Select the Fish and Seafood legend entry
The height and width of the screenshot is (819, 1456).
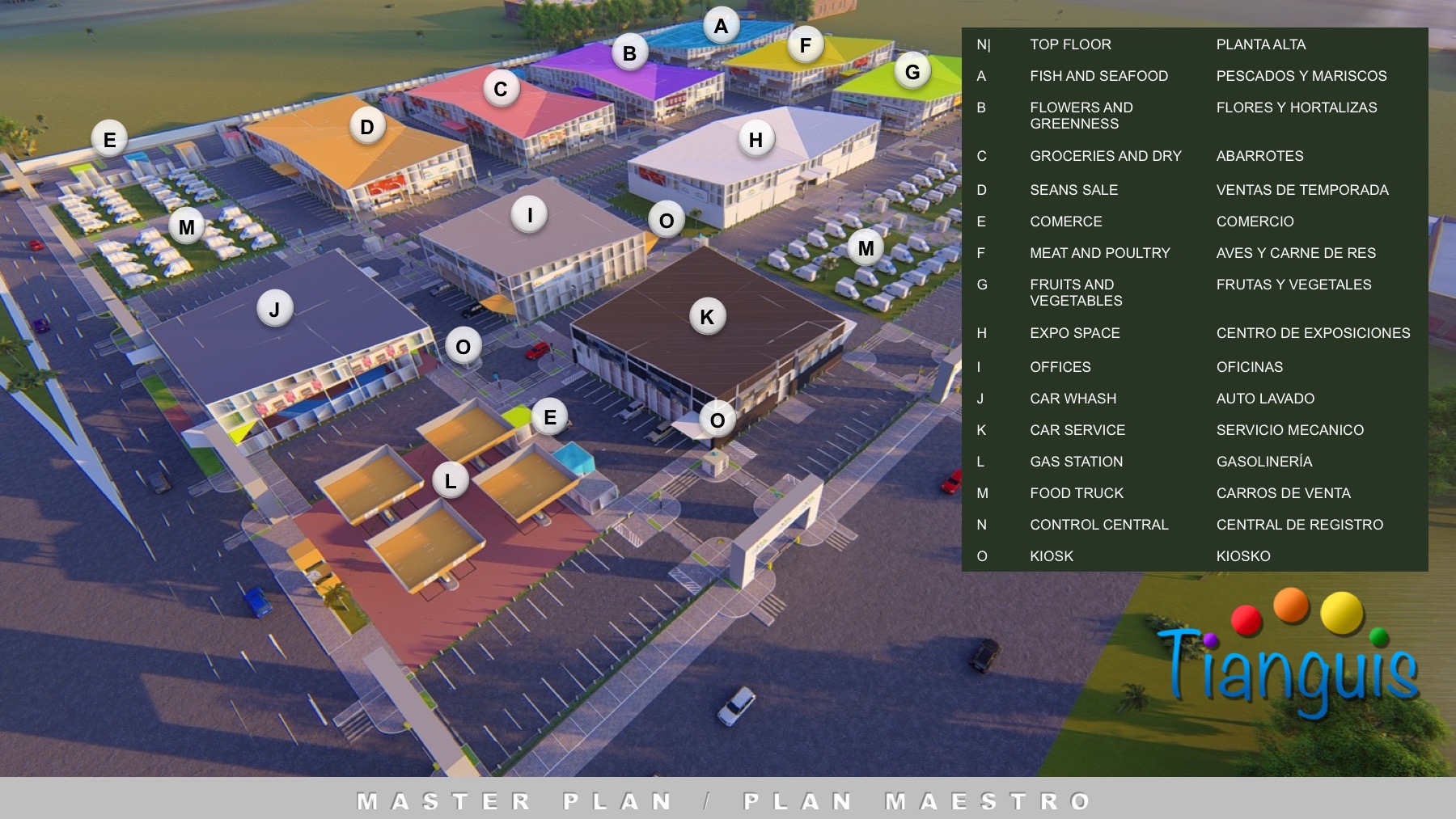coord(1098,76)
